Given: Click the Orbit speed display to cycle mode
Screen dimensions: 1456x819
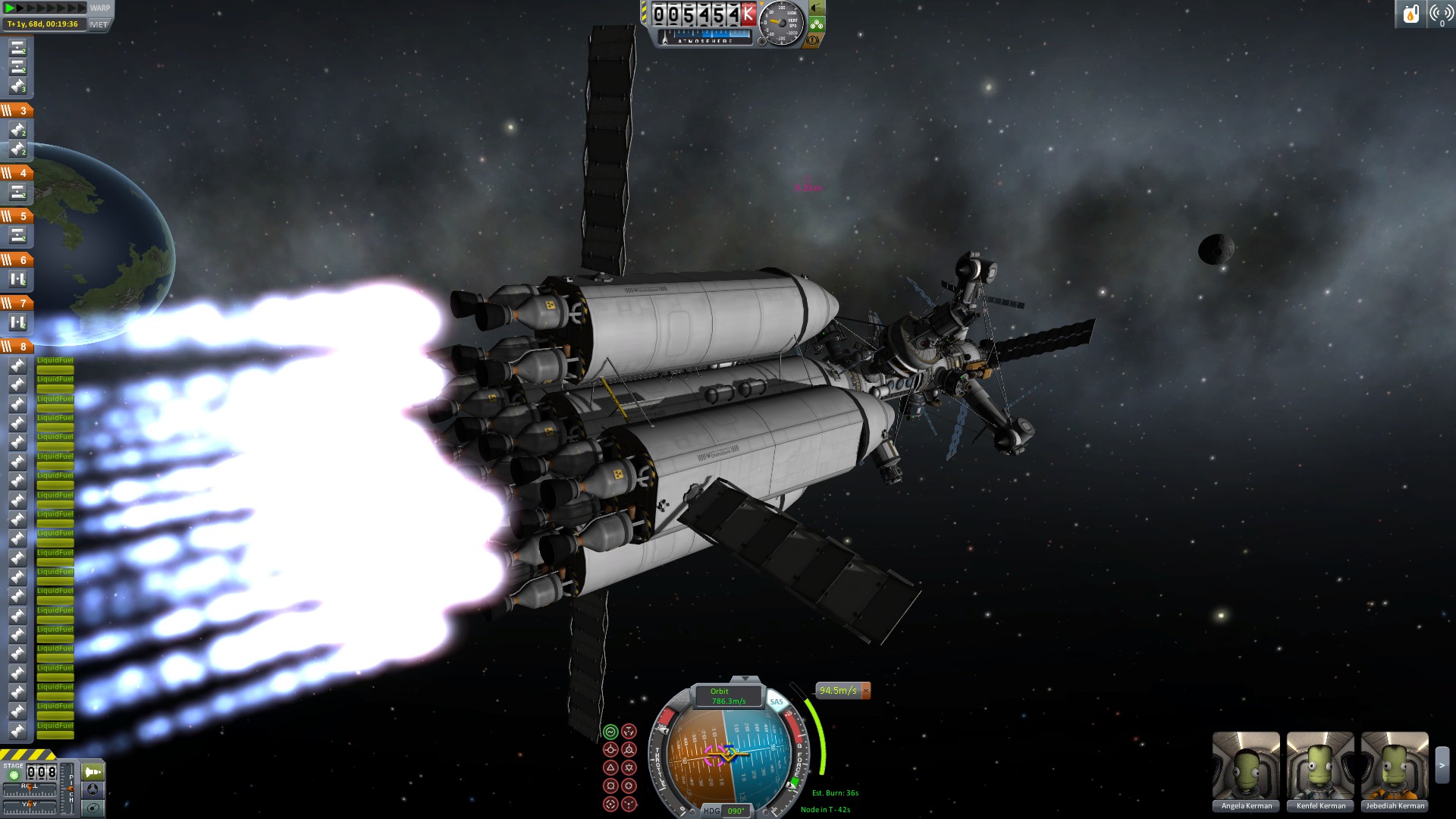Looking at the screenshot, I should click(x=727, y=696).
